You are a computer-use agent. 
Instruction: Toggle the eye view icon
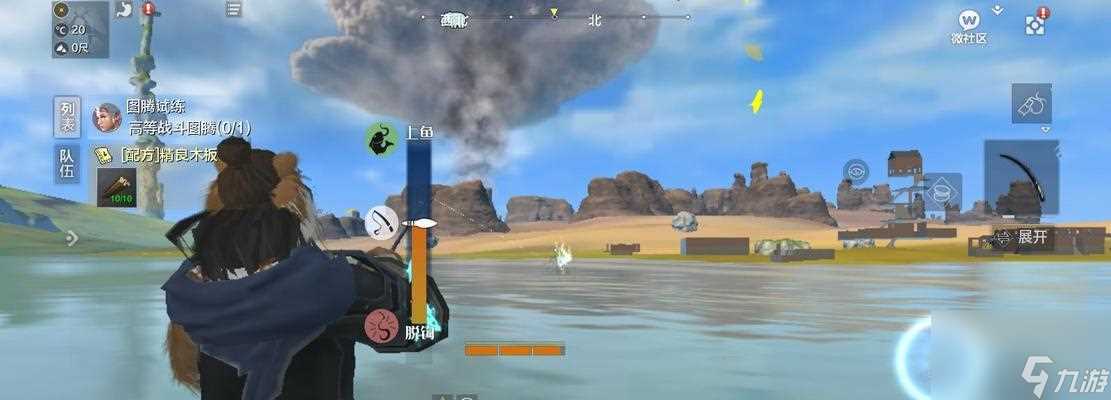point(855,171)
